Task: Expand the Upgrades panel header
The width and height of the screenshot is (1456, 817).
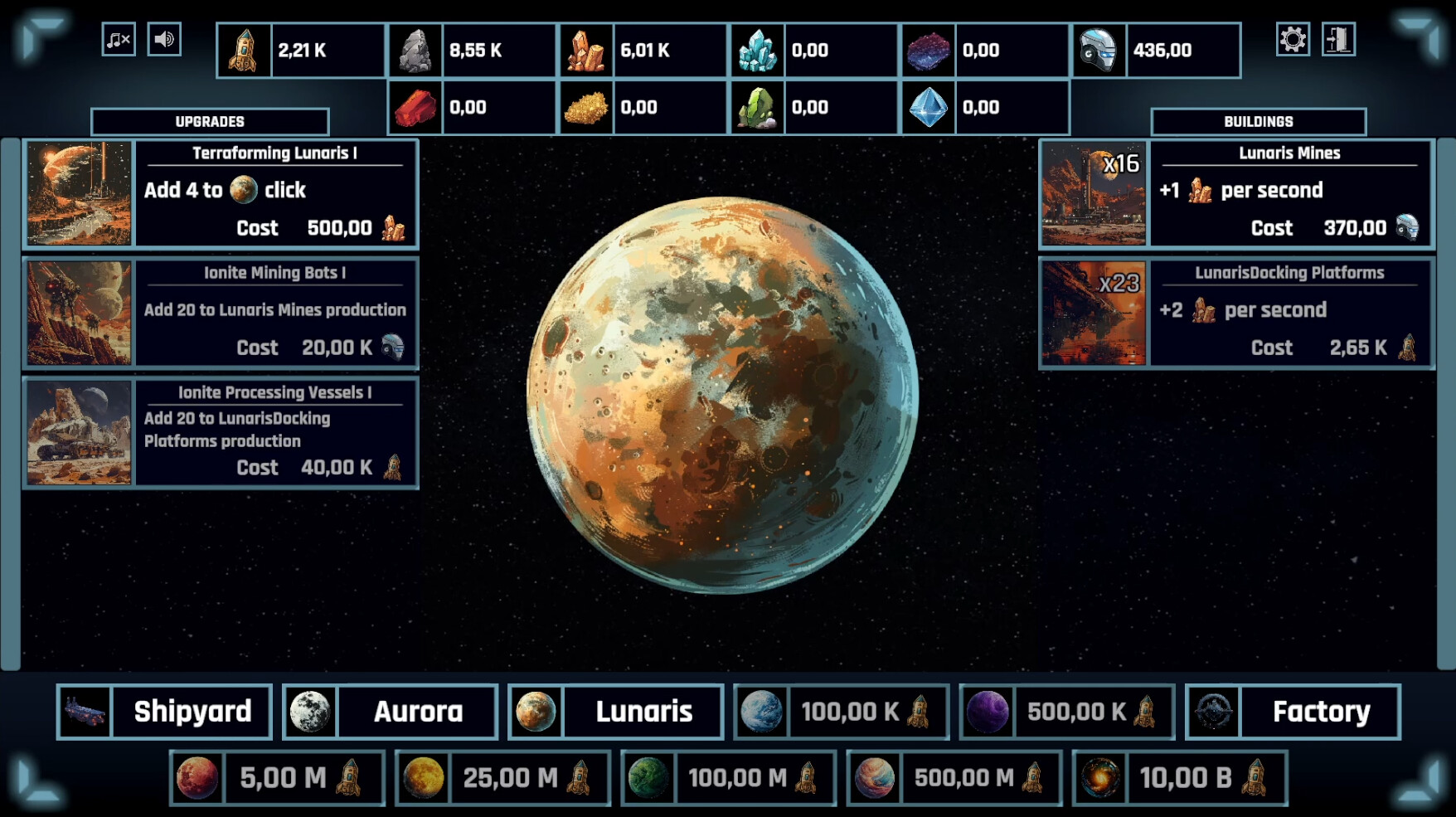Action: click(x=209, y=121)
